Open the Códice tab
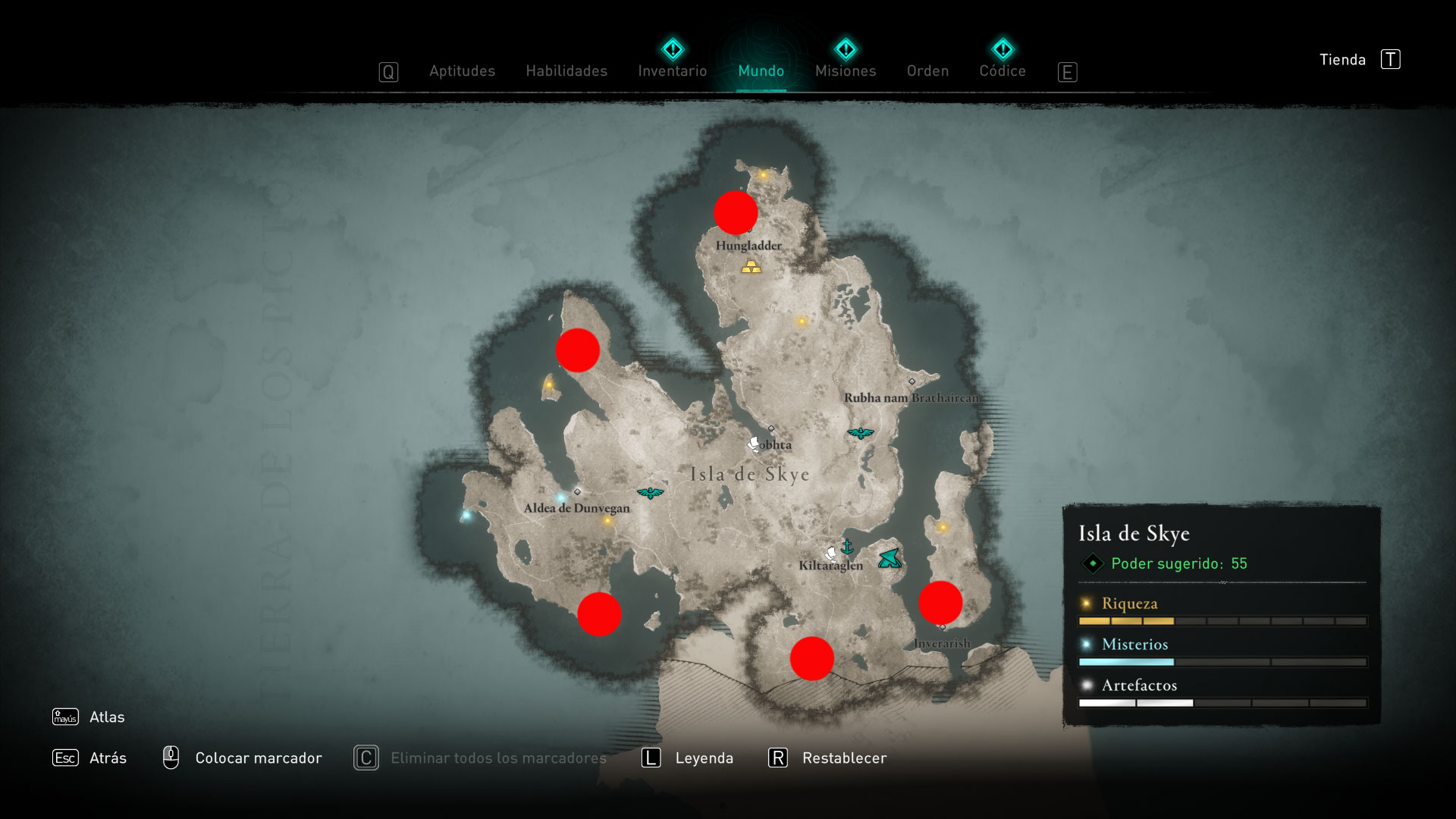The image size is (1456, 819). point(1002,71)
